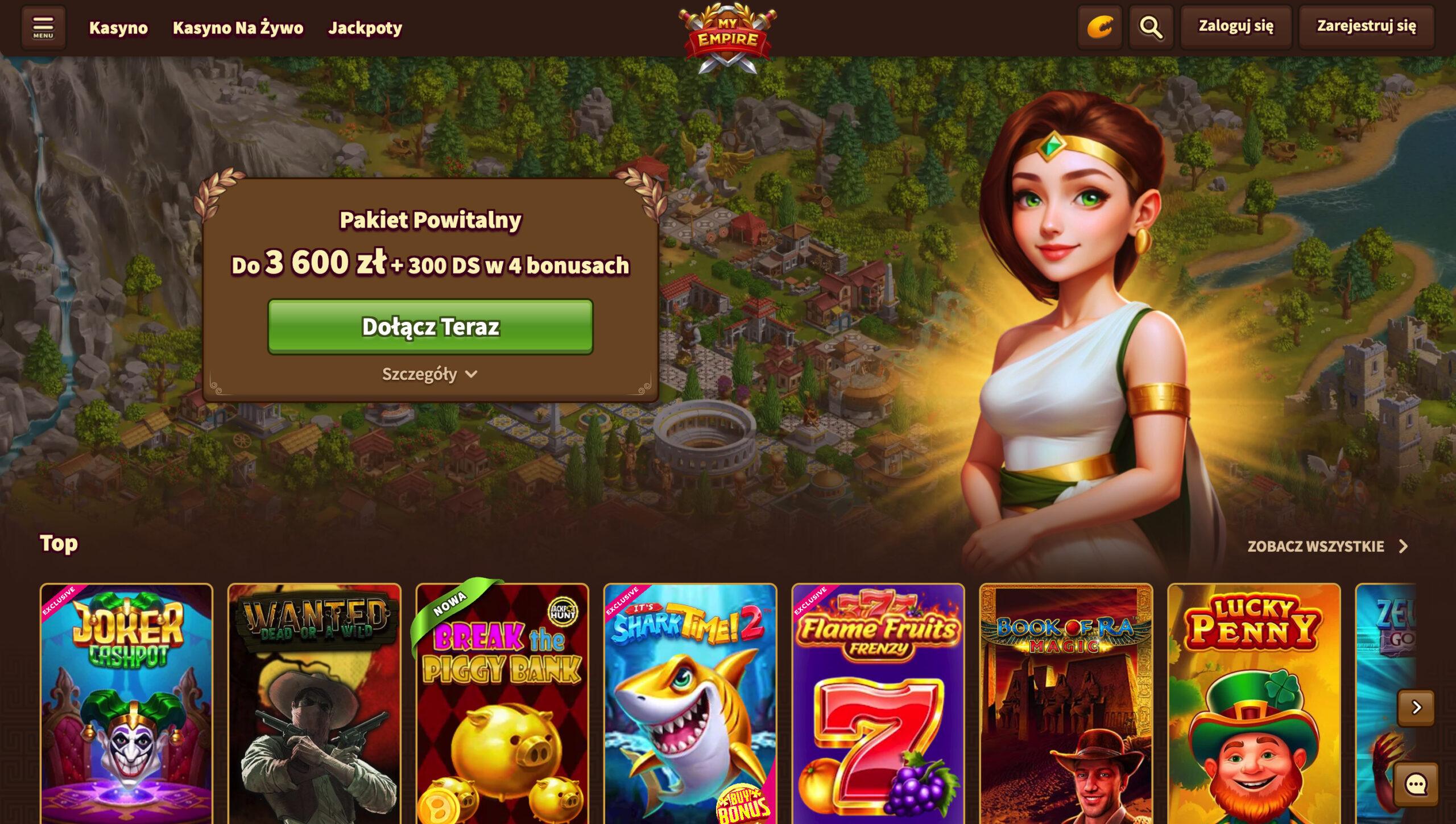Open the Kasyno menu item
This screenshot has width=1456, height=824.
tap(118, 27)
